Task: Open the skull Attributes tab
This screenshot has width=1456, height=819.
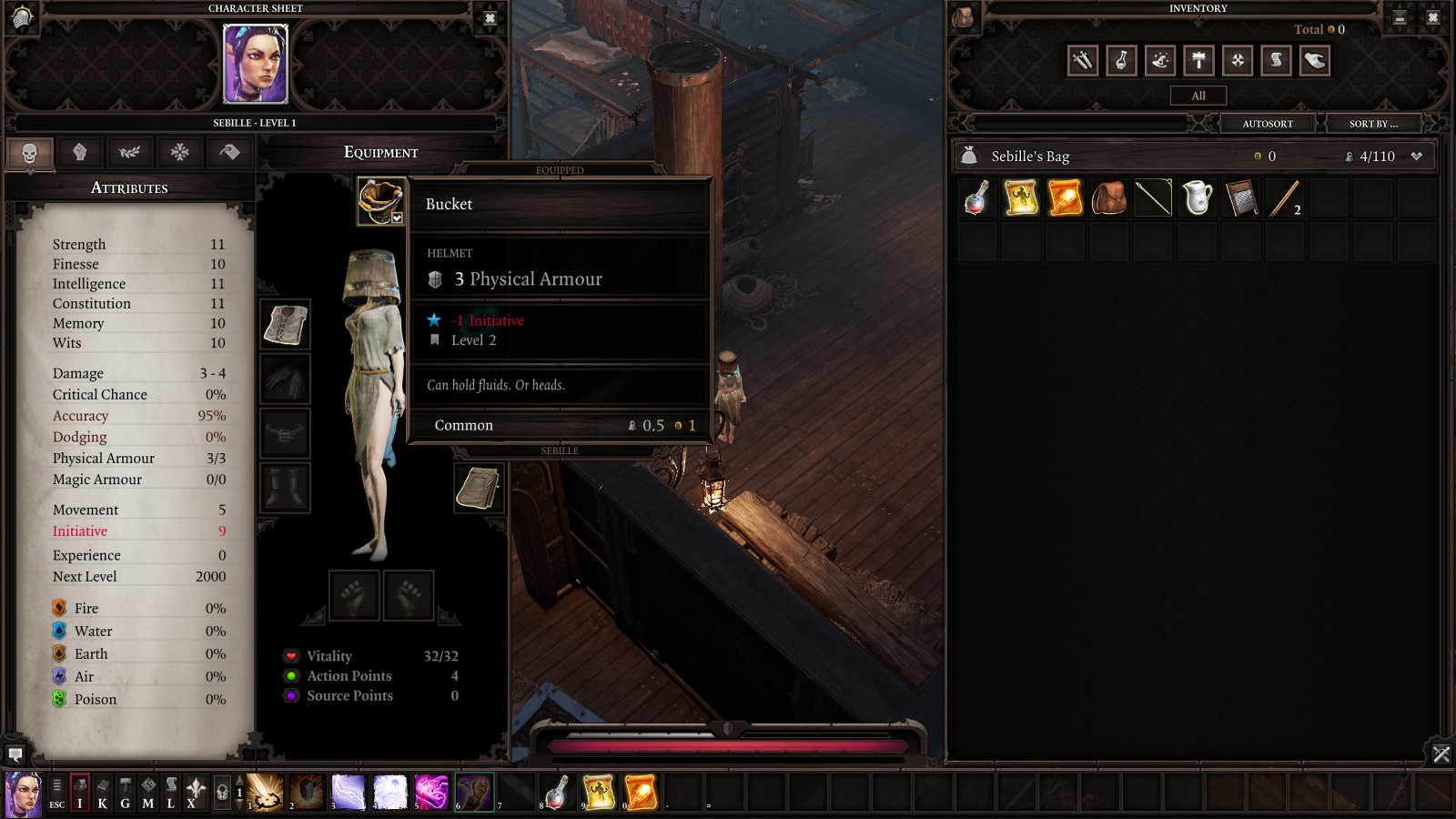Action: click(x=30, y=153)
